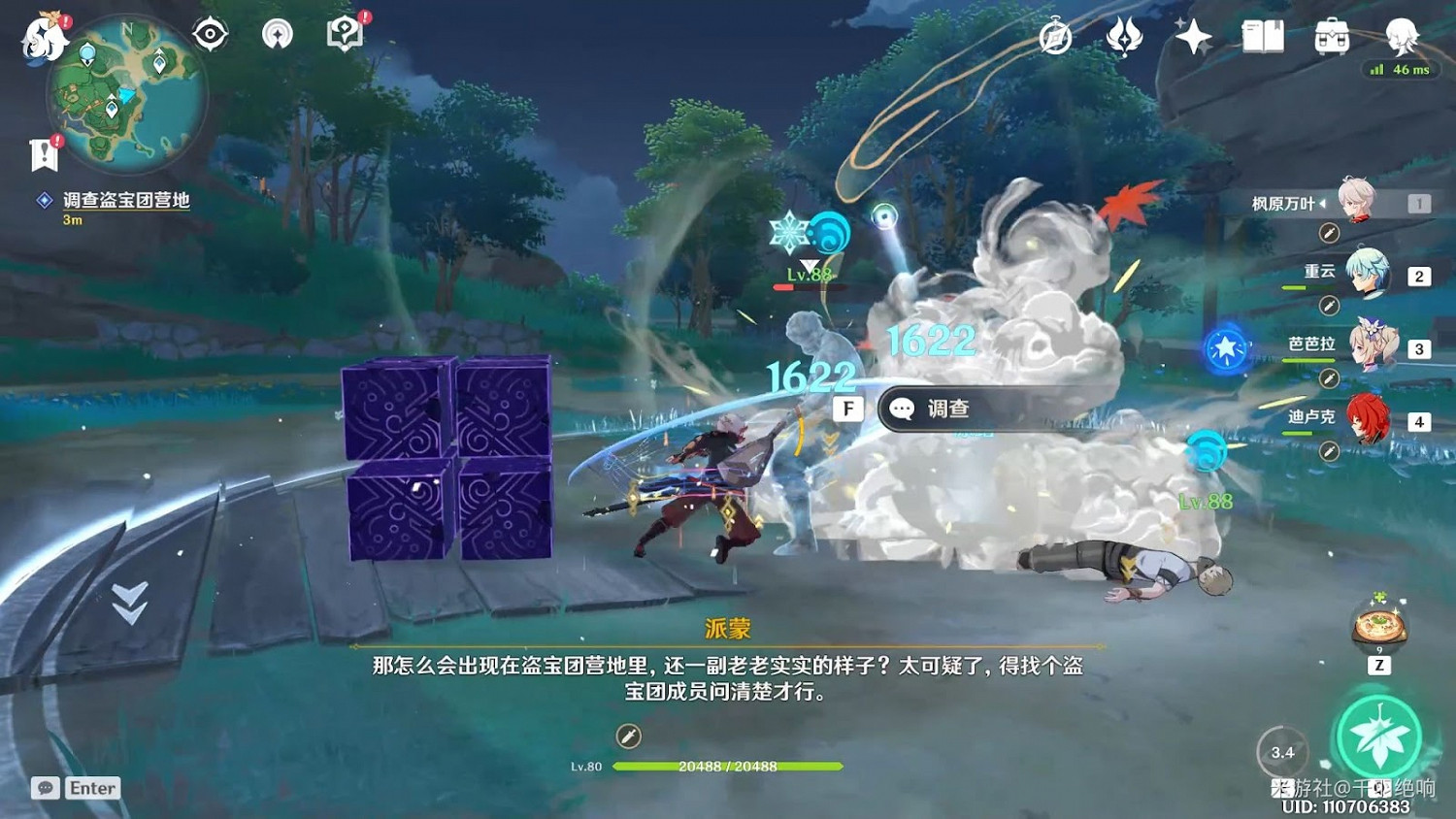Open the Paimon menu
The image size is (1456, 819).
(x=43, y=37)
